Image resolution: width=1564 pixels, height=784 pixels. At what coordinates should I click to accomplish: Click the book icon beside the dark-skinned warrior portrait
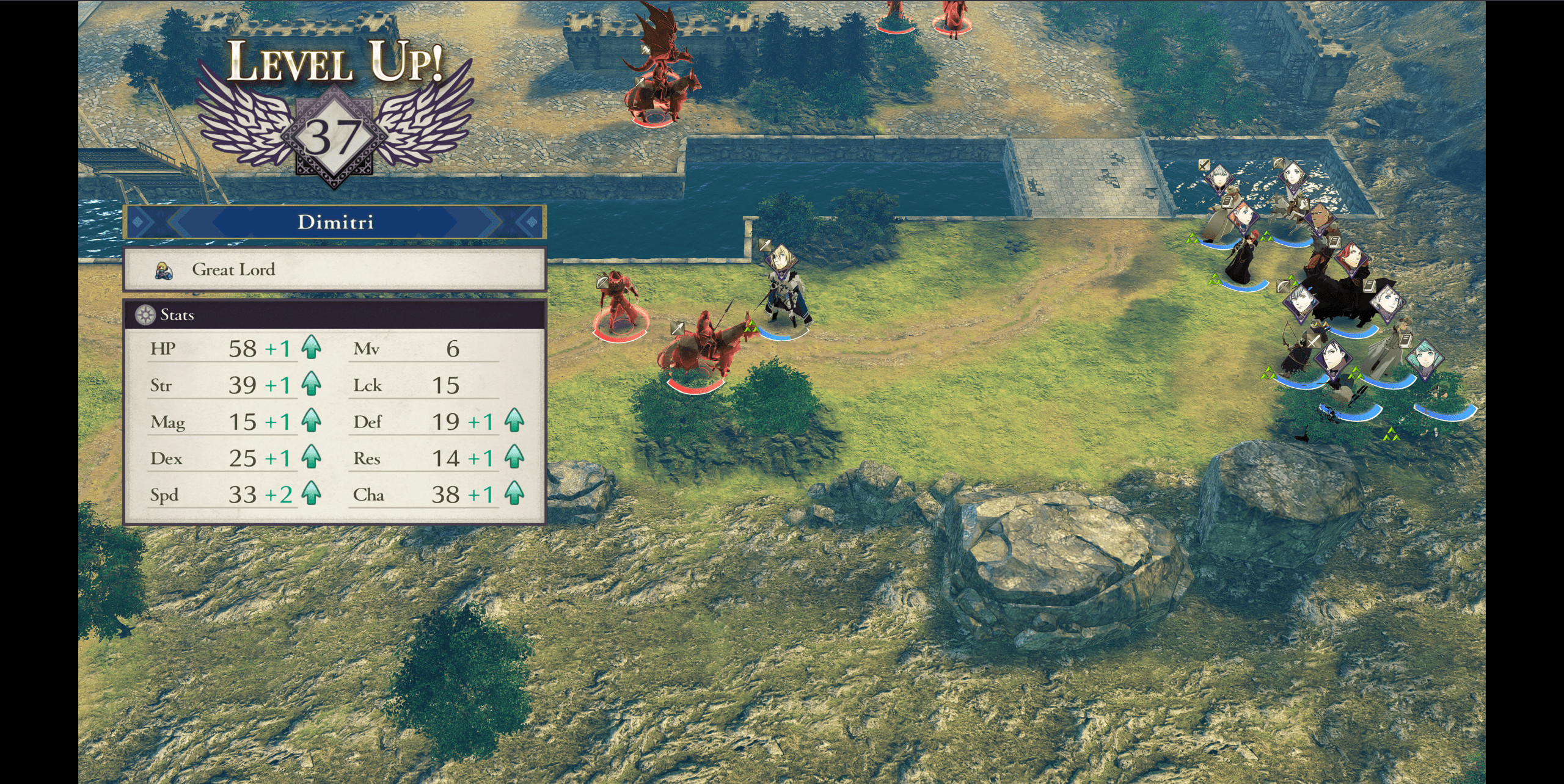pyautogui.click(x=1334, y=243)
